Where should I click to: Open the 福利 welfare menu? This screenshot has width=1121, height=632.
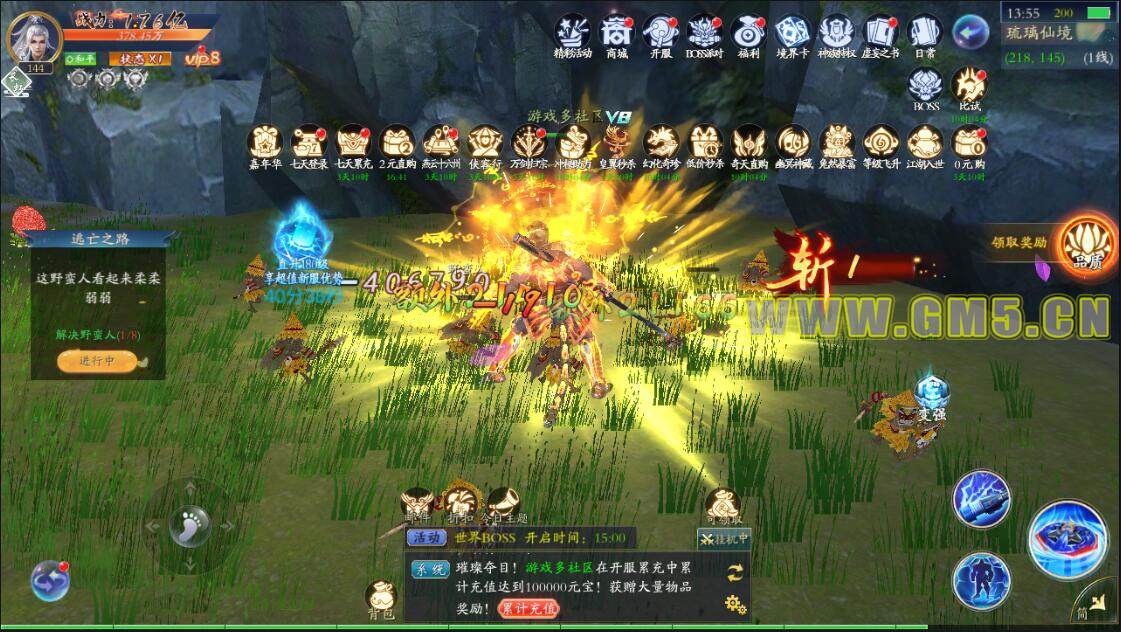coord(748,33)
